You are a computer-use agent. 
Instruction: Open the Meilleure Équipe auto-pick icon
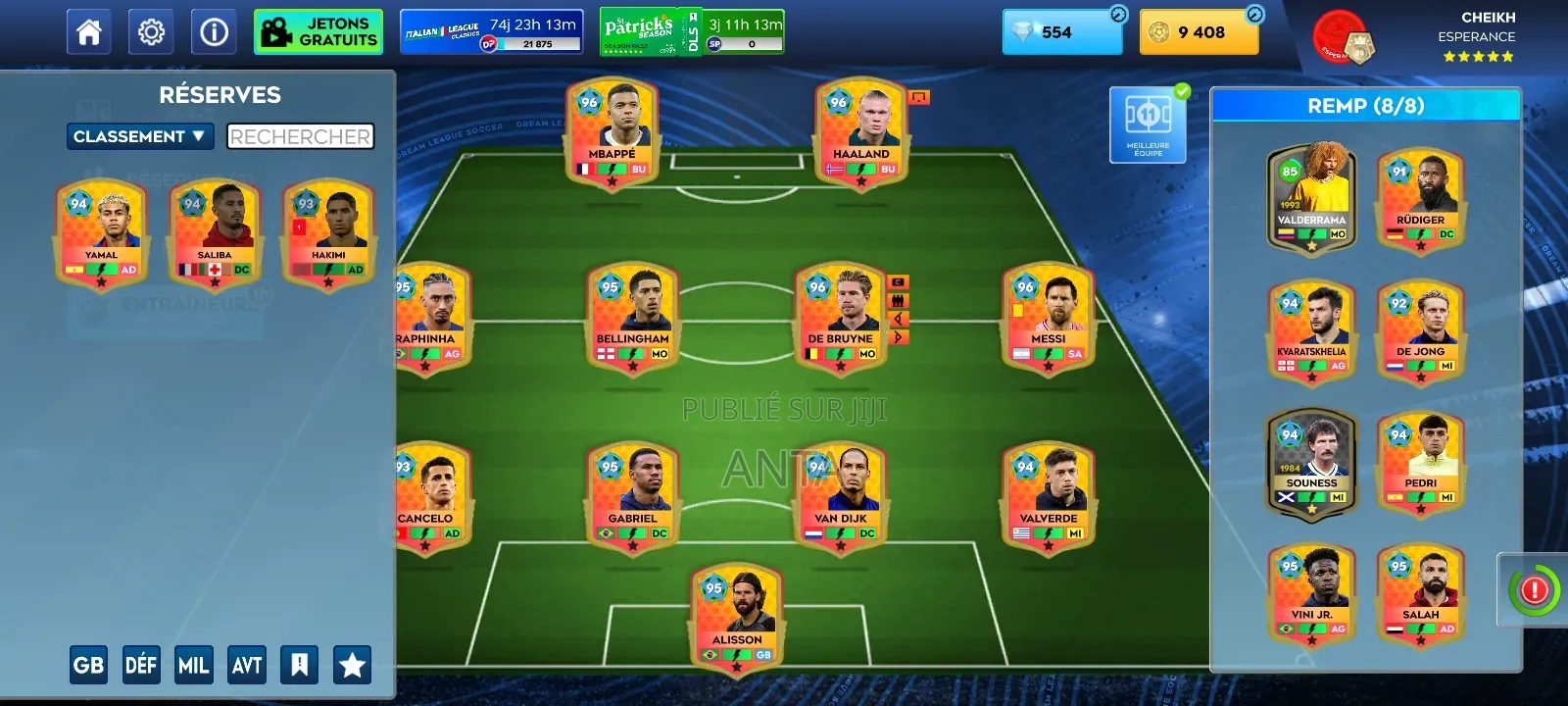[x=1147, y=123]
